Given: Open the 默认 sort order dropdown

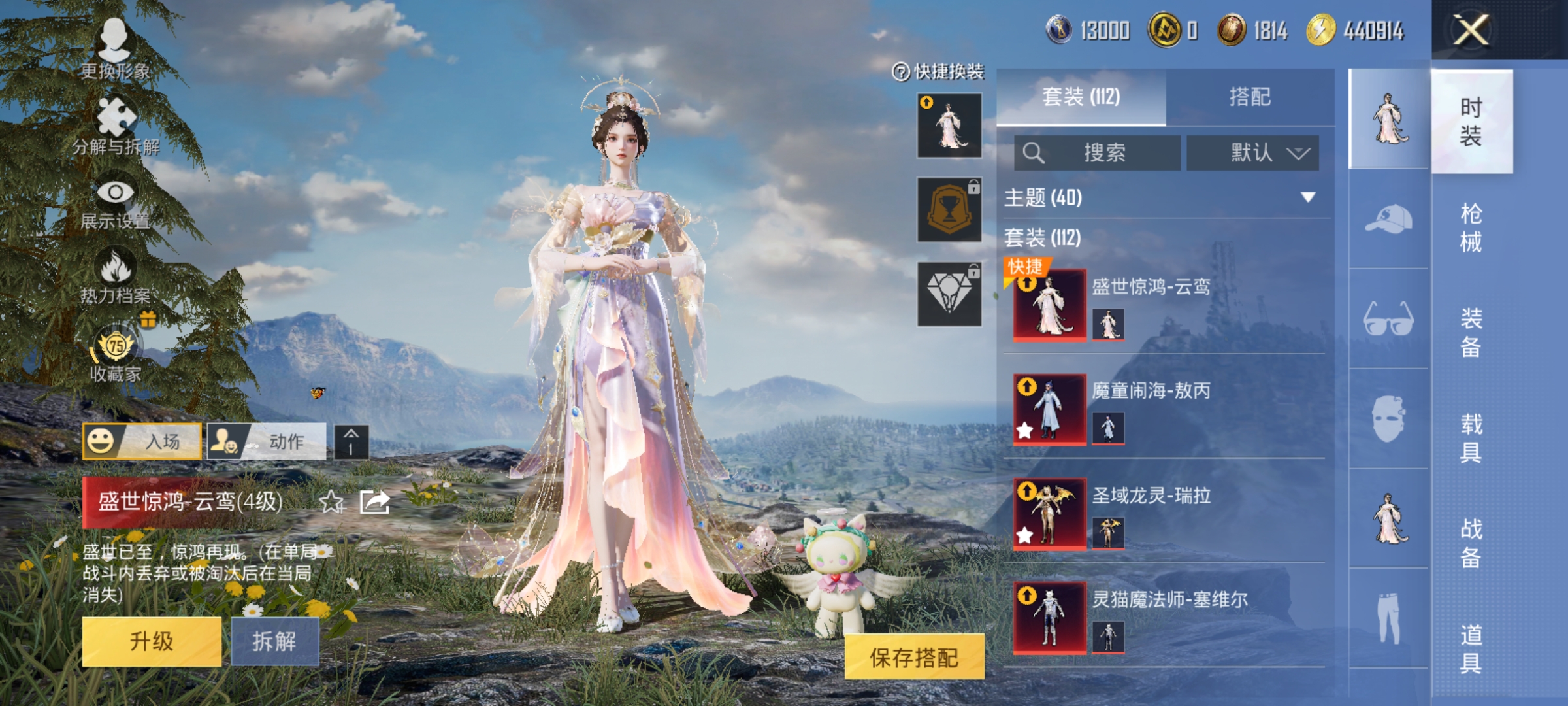Looking at the screenshot, I should click(x=1254, y=151).
